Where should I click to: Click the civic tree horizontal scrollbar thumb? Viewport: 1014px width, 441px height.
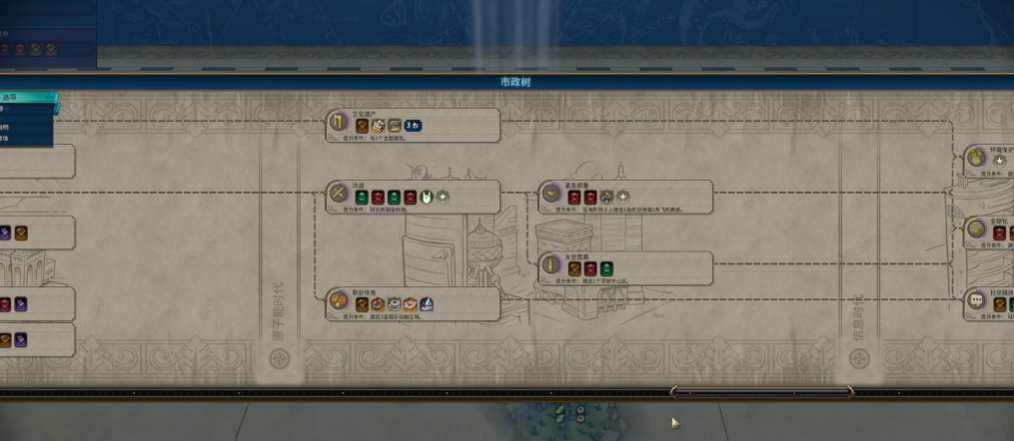pyautogui.click(x=760, y=393)
